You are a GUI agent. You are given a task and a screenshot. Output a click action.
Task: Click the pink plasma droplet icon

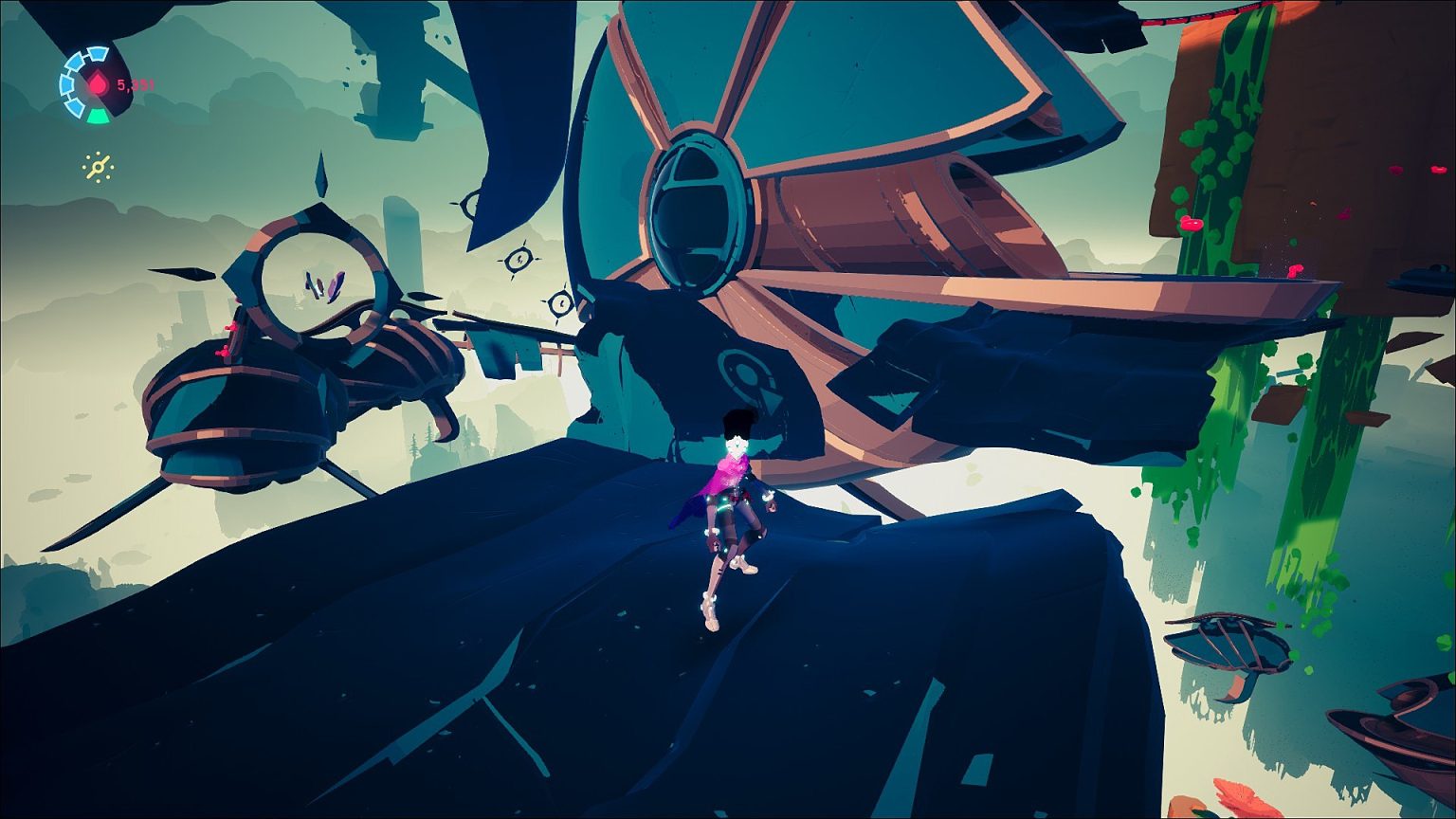[x=98, y=82]
